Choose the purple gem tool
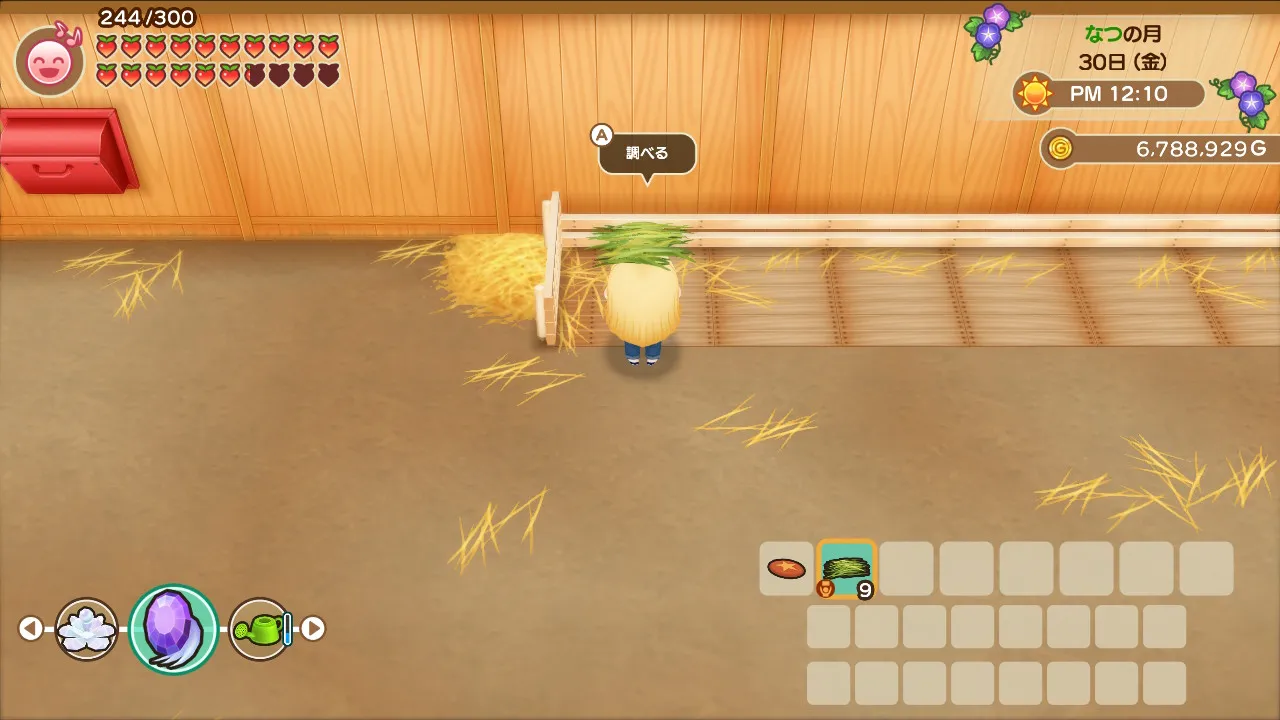The width and height of the screenshot is (1280, 720). tap(173, 629)
